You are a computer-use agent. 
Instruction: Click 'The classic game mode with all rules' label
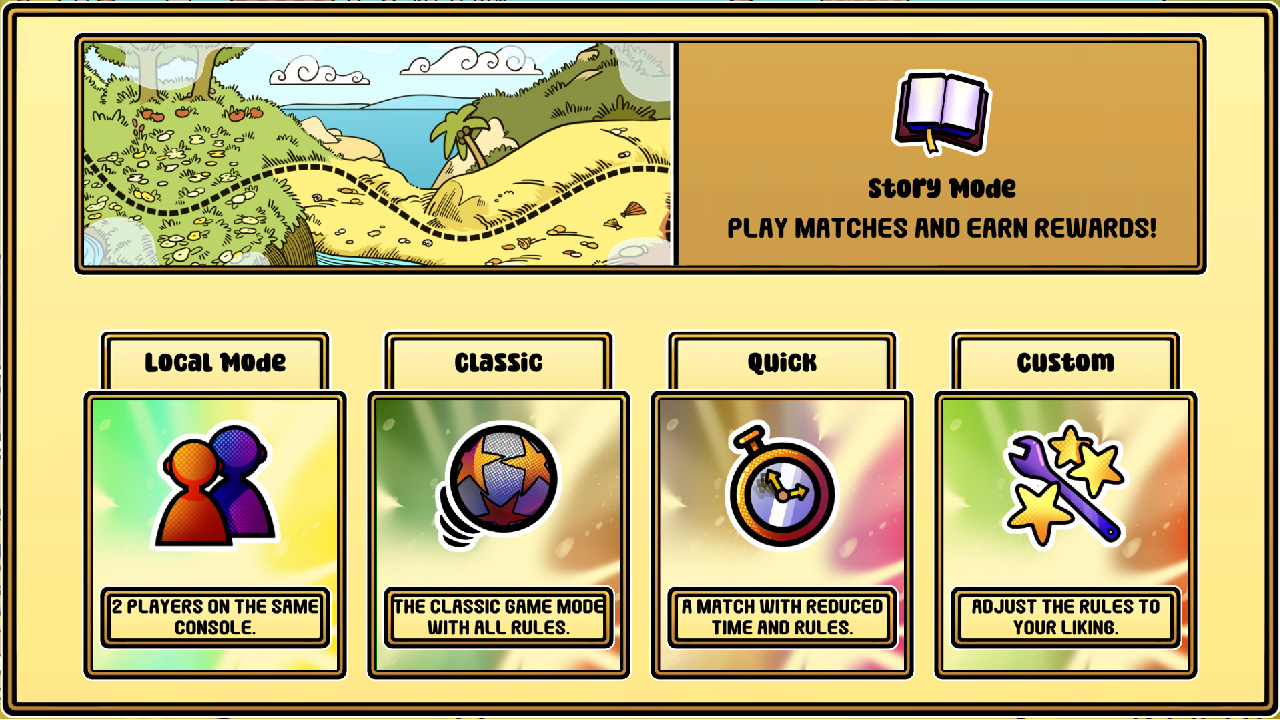(x=498, y=614)
